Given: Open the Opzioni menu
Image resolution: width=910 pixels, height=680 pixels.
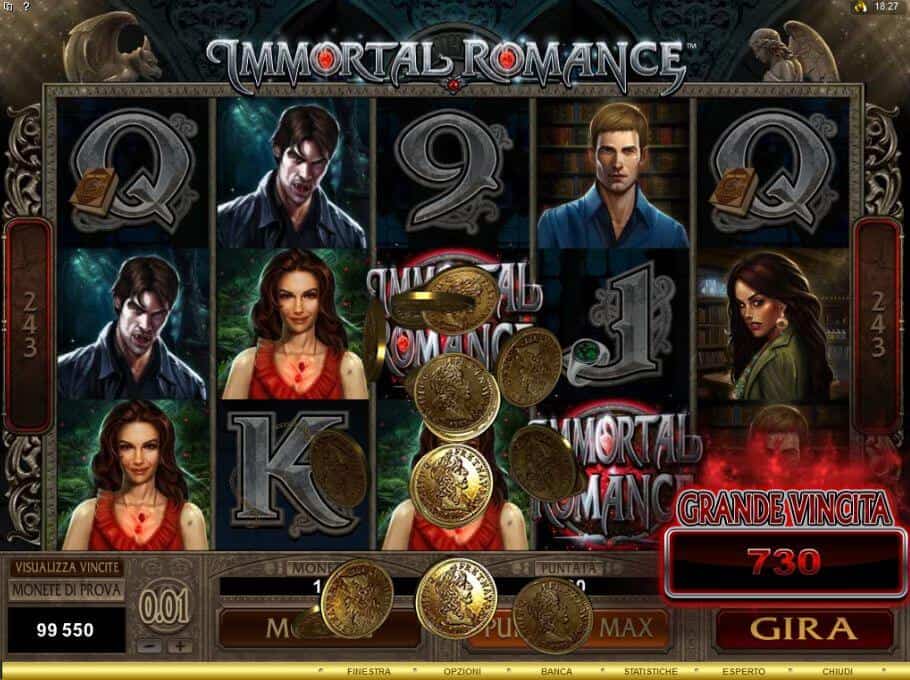Looking at the screenshot, I should point(462,671).
